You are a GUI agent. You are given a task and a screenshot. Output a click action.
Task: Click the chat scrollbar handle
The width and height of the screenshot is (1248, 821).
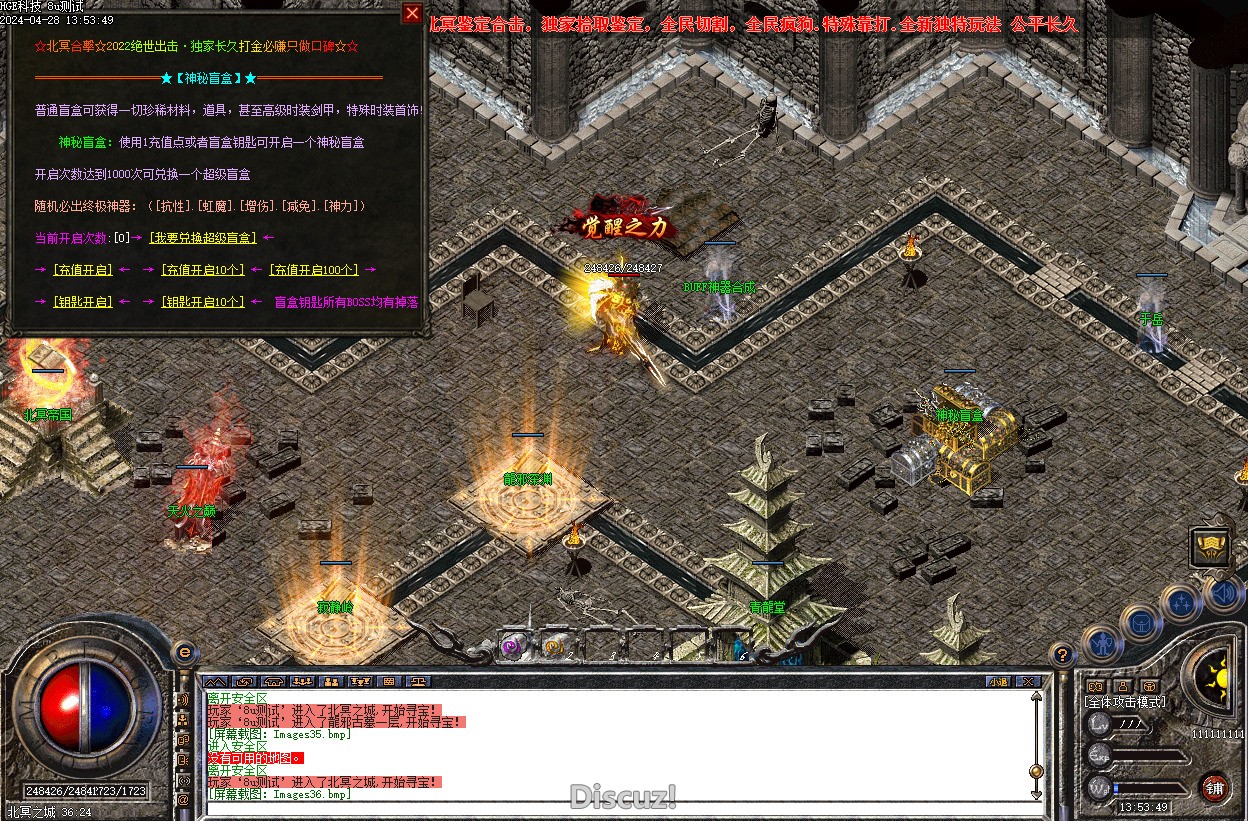(x=1036, y=770)
